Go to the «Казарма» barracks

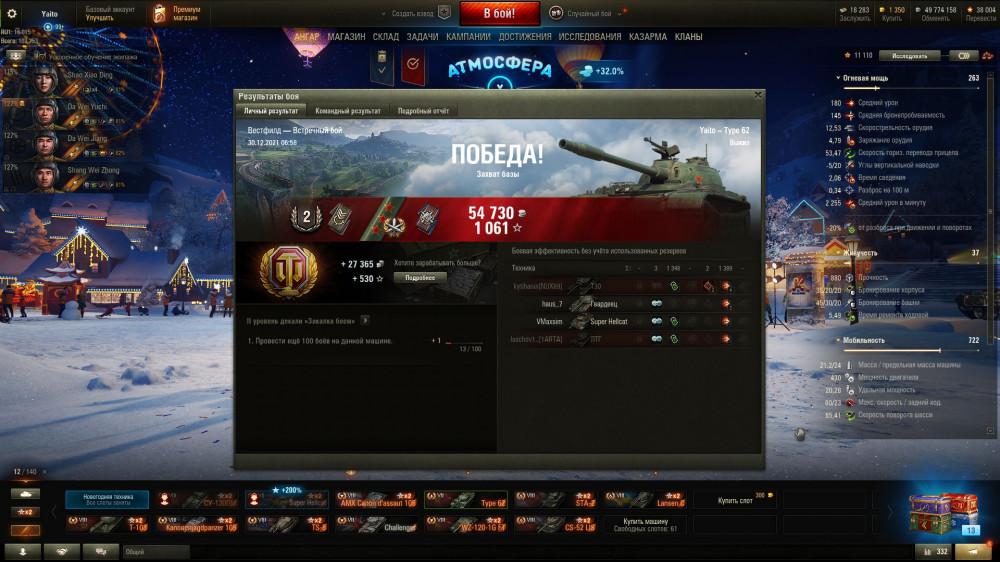(648, 37)
